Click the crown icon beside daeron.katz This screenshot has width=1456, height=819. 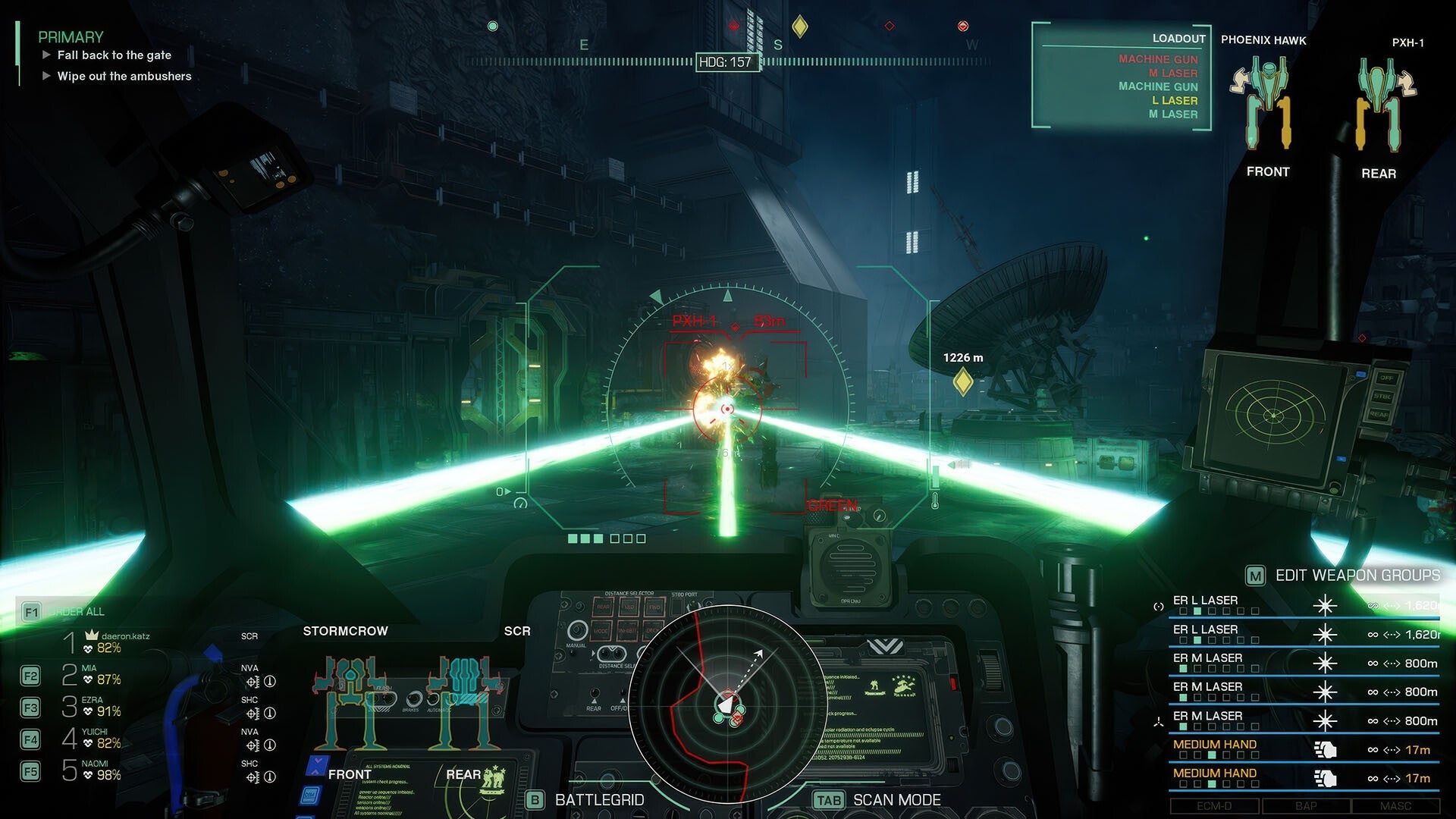click(x=92, y=635)
